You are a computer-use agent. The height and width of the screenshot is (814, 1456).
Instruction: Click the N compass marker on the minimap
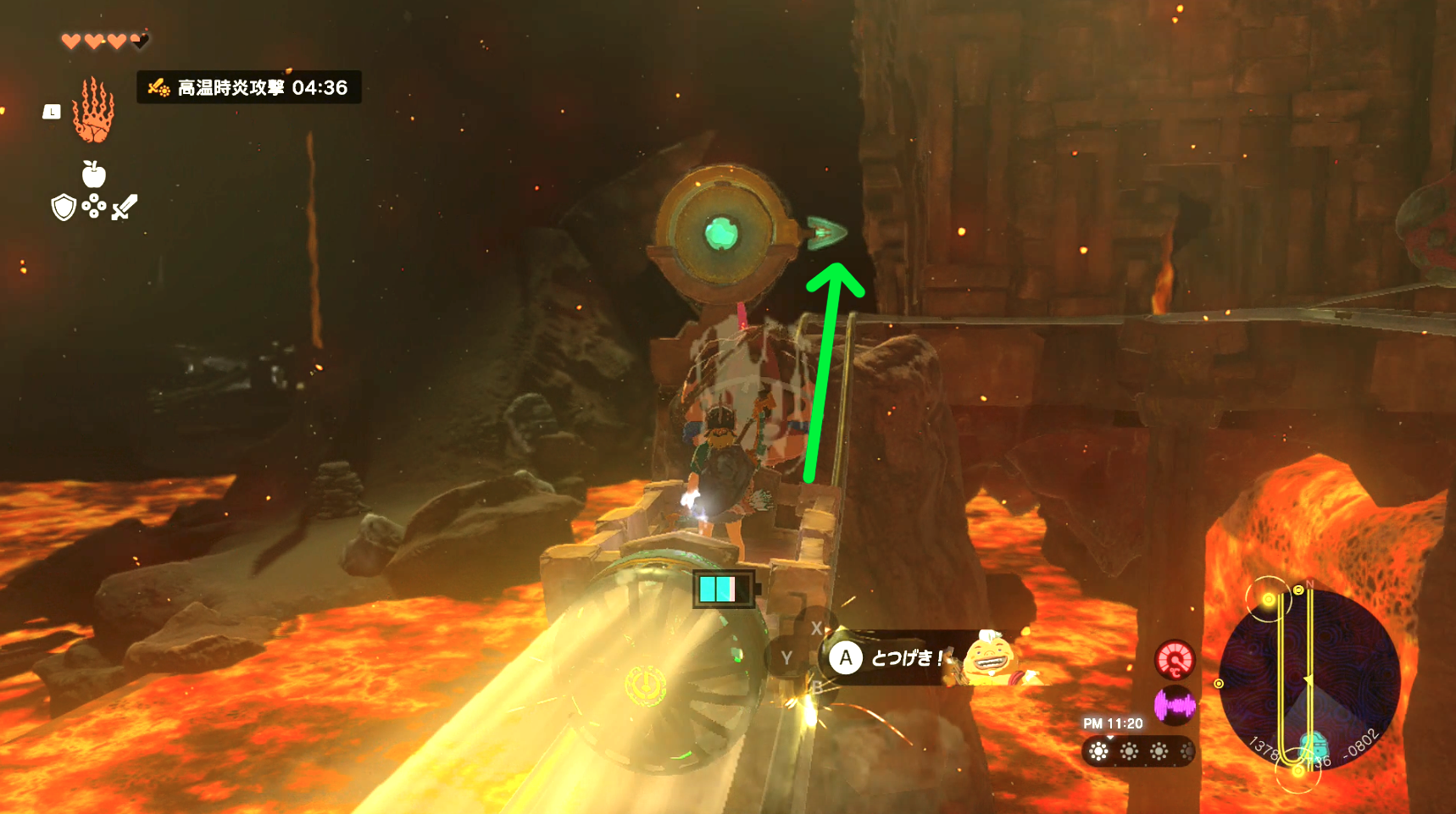[x=1309, y=584]
